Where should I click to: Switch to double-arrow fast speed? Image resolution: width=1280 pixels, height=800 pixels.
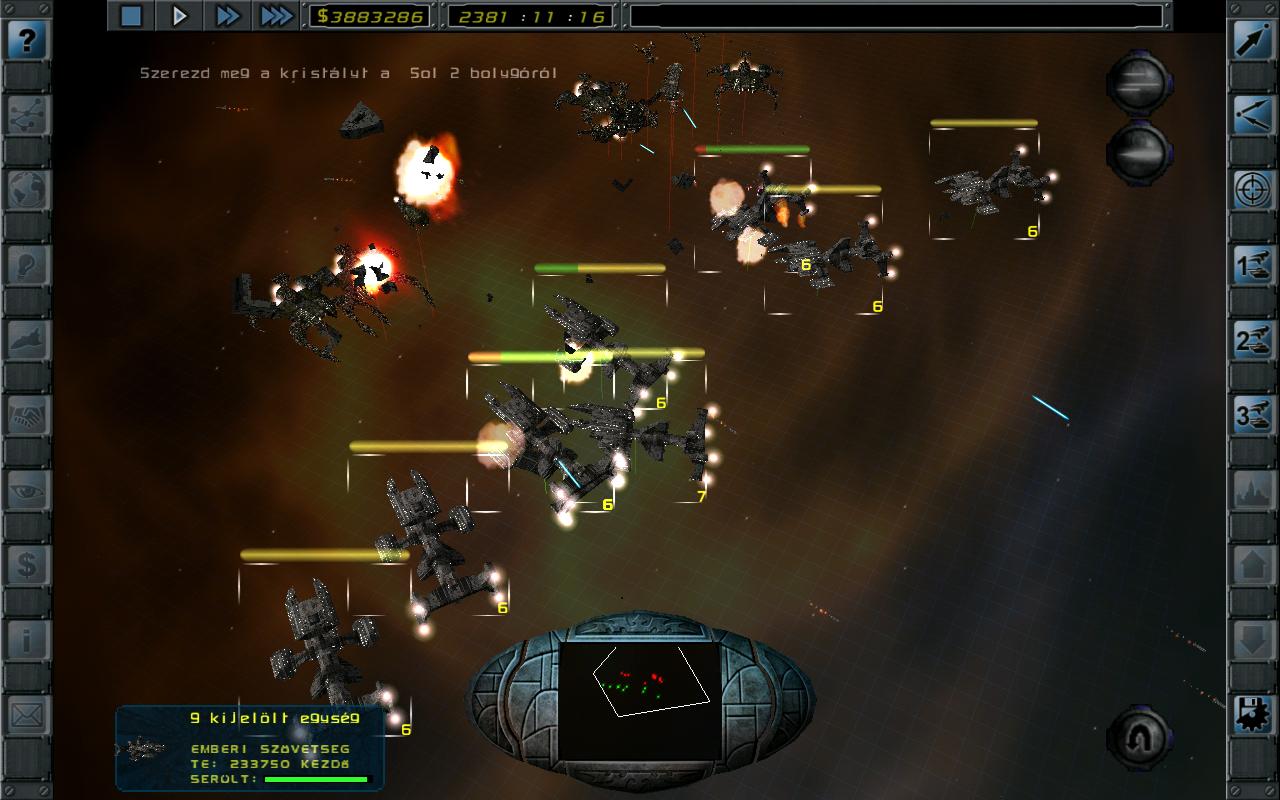click(x=228, y=15)
